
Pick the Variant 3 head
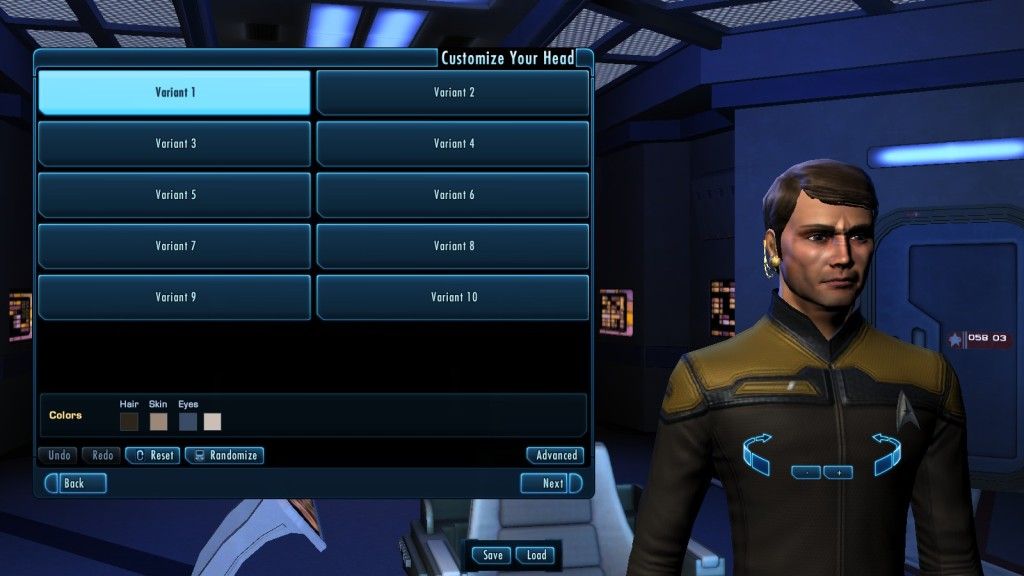pos(174,144)
